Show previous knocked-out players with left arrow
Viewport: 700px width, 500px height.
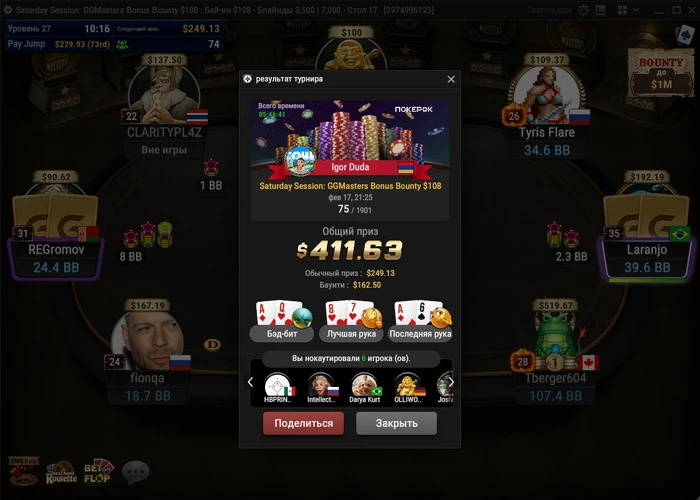(x=251, y=382)
